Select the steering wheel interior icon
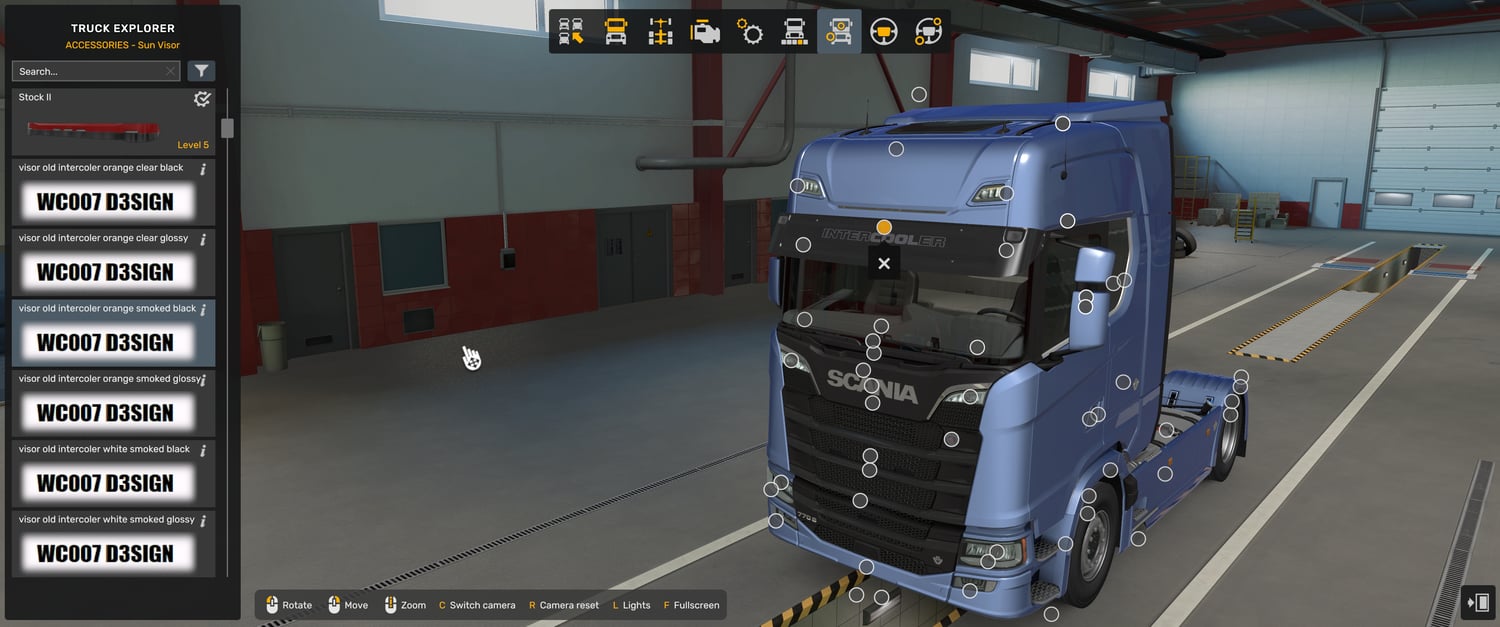The image size is (1500, 627). [x=884, y=32]
